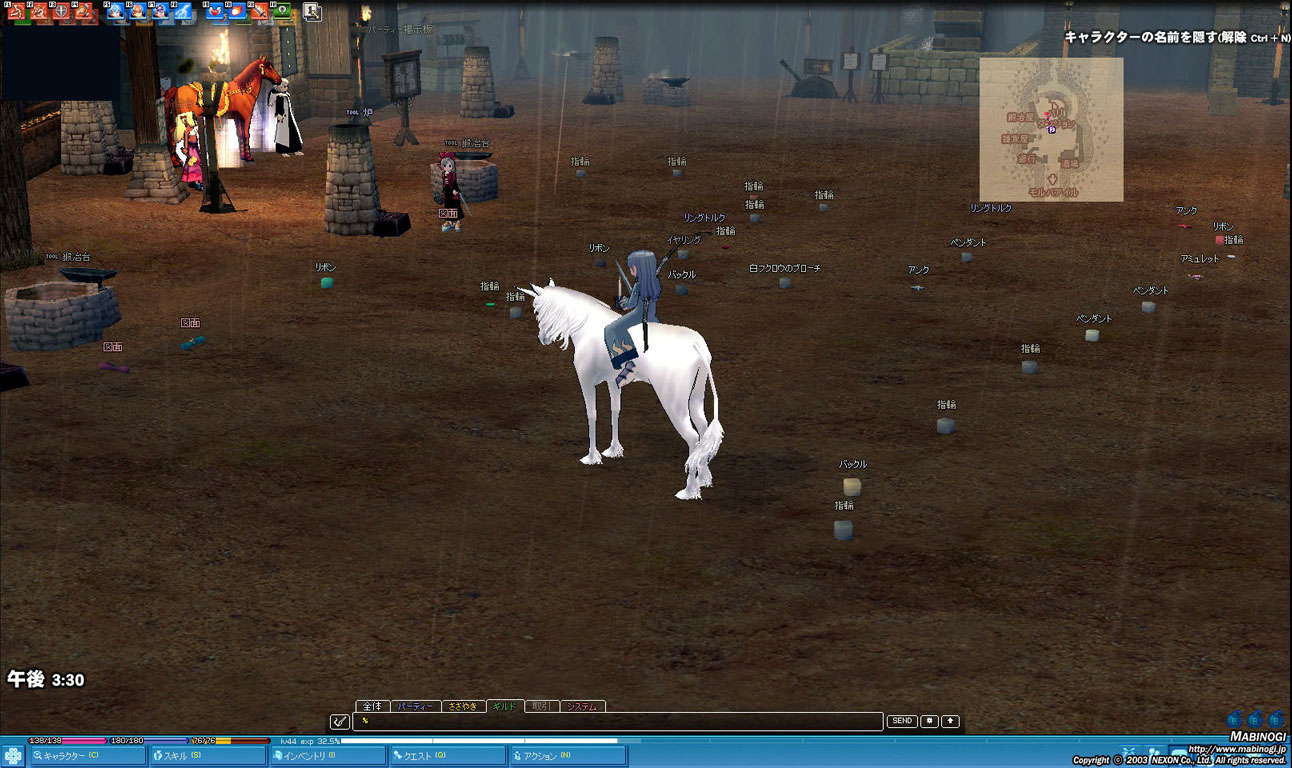
Task: Open the アクション (Action) menu
Action: point(568,756)
